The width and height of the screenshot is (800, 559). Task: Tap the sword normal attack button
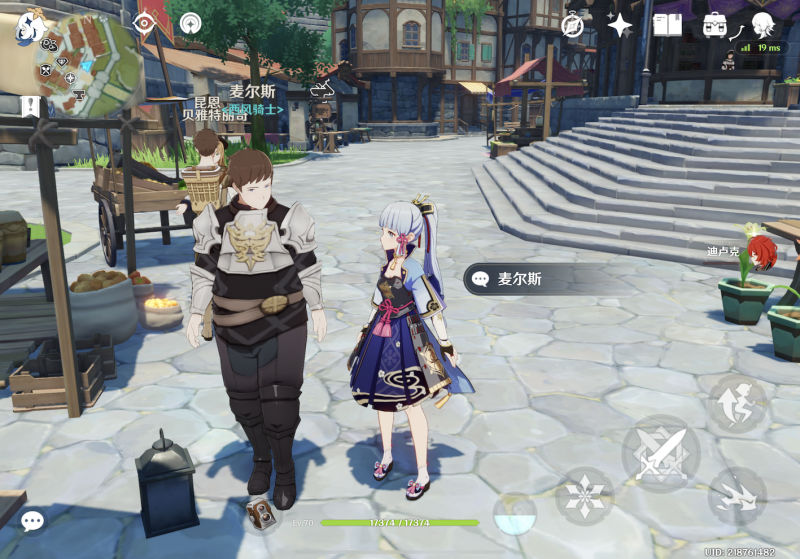coord(661,453)
